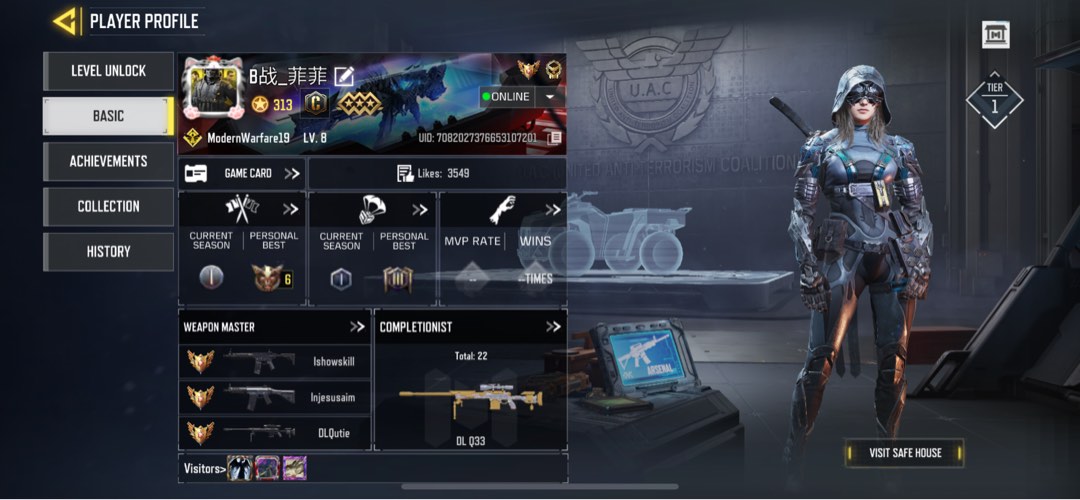Open the Online status dropdown
Screen dimensions: 1080x500
[x=549, y=97]
